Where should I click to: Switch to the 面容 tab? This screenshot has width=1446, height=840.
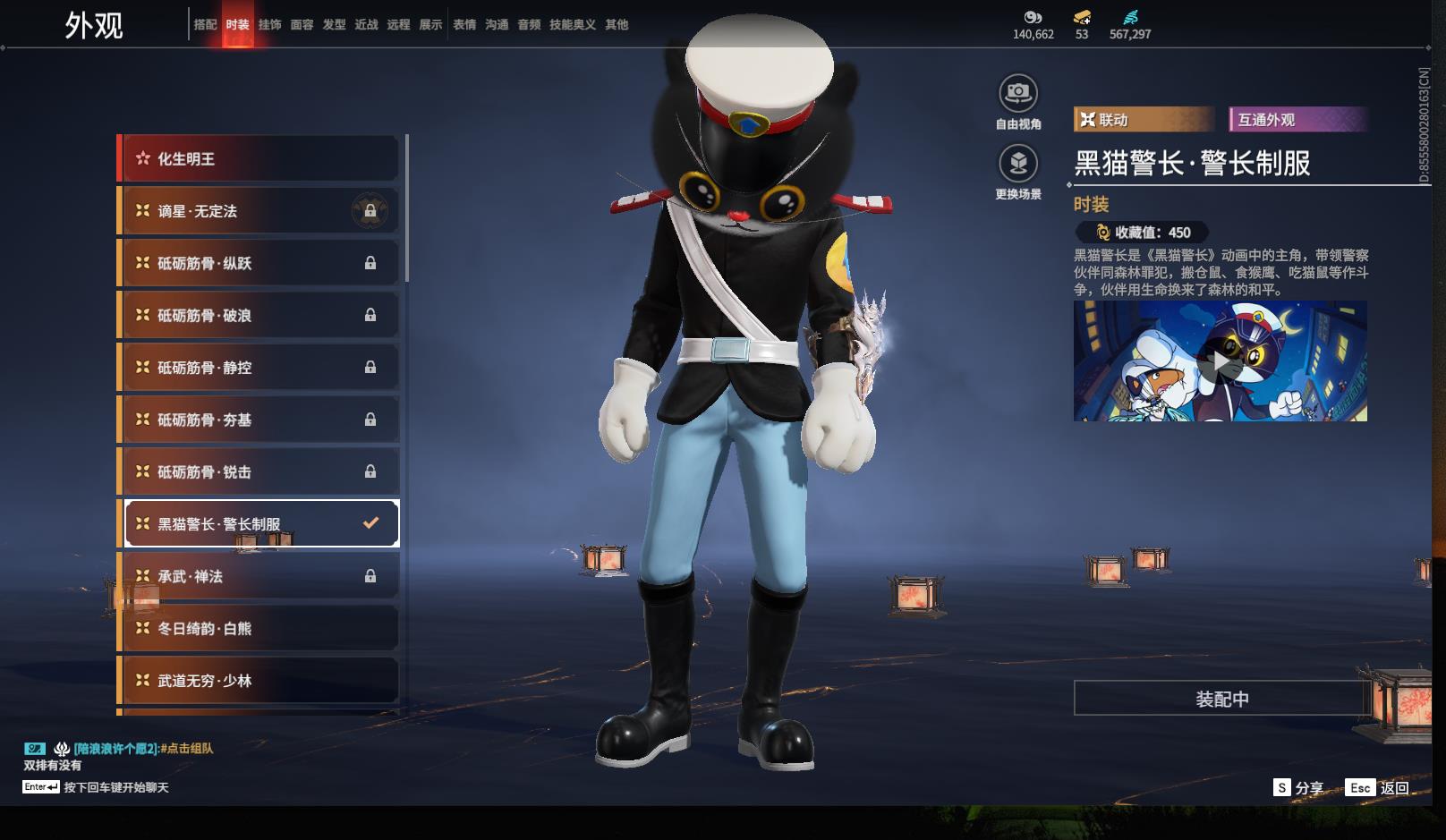[302, 25]
